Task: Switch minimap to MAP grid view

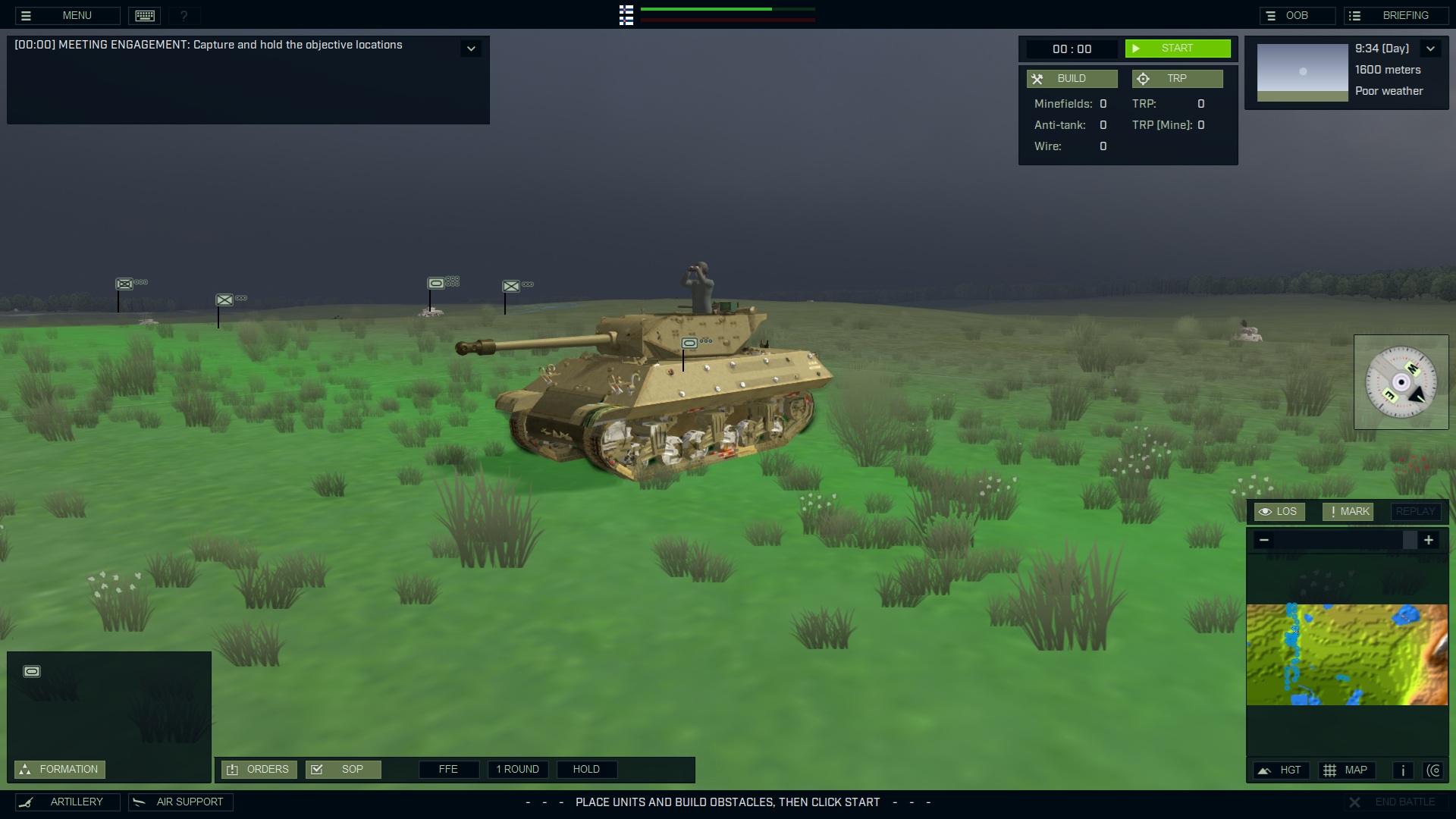Action: pos(1347,770)
